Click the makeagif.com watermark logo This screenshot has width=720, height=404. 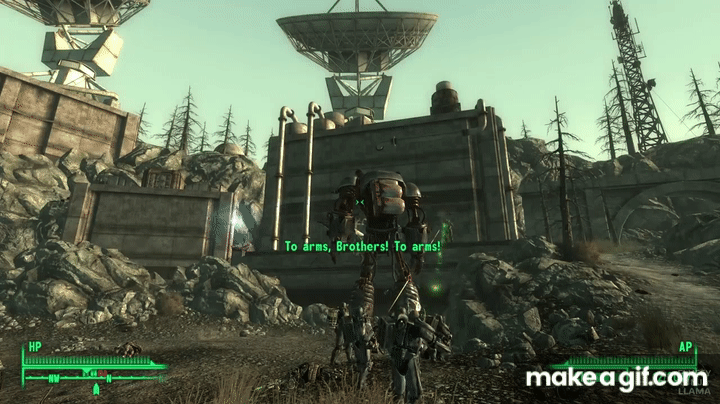click(x=616, y=379)
